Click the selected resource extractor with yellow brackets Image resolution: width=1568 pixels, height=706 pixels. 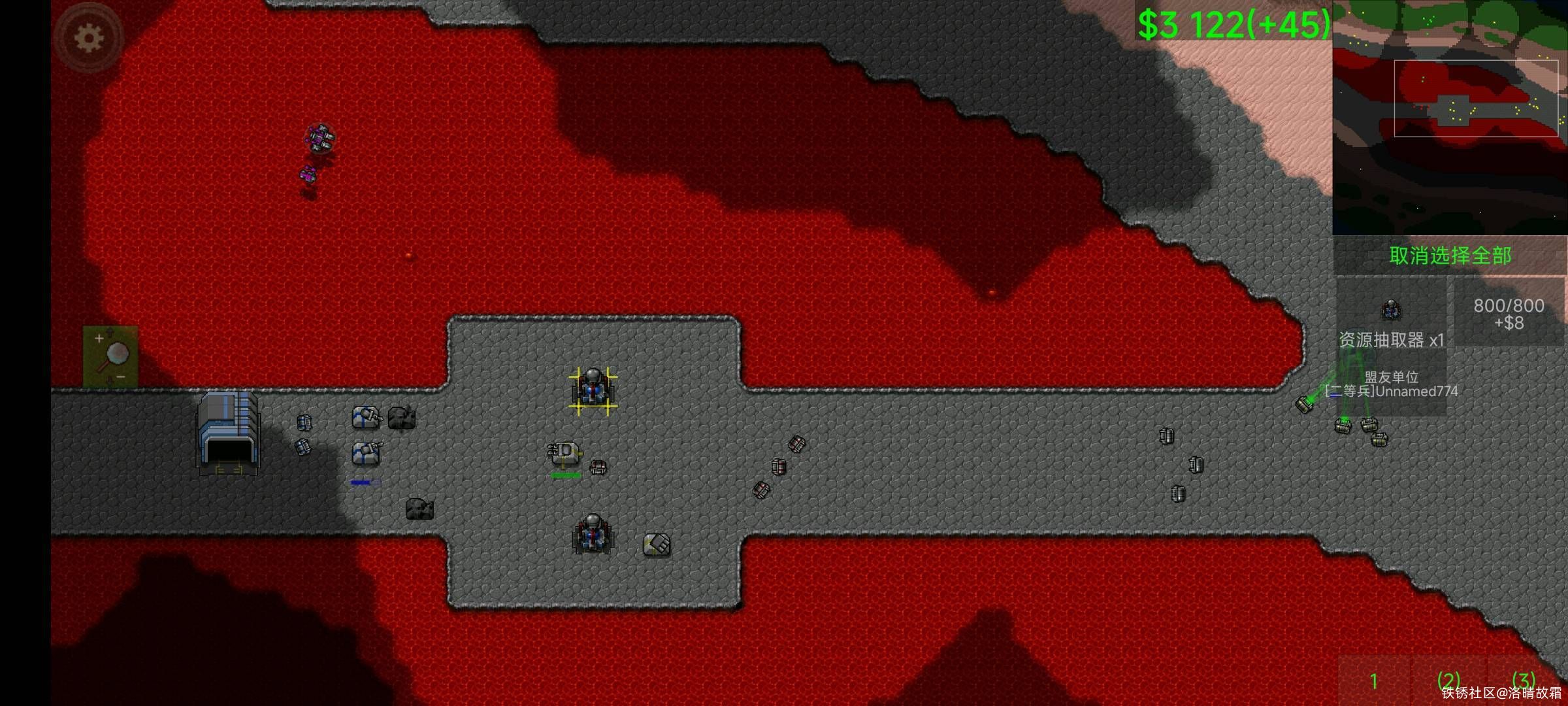593,390
